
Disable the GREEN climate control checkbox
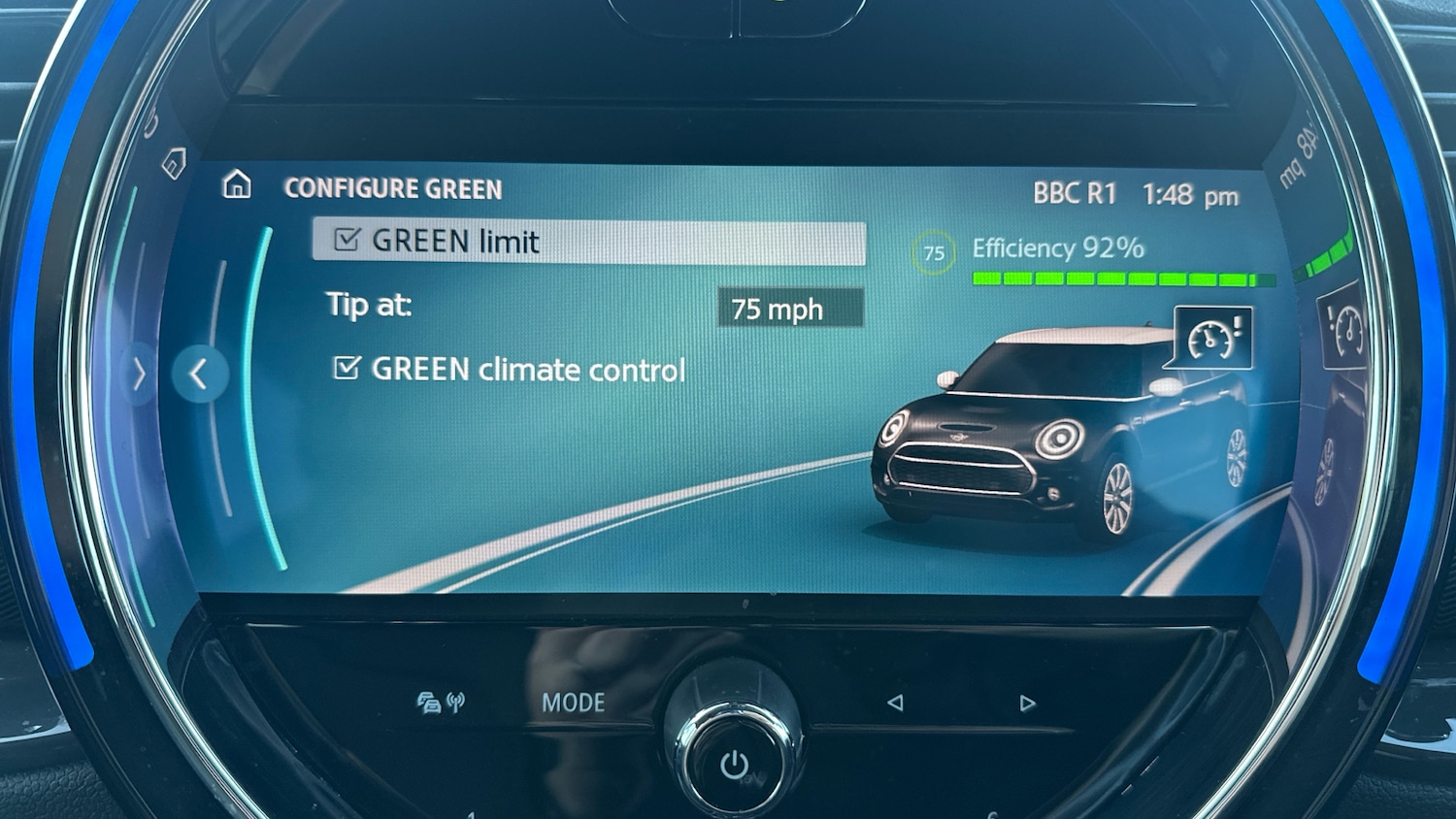pyautogui.click(x=347, y=367)
